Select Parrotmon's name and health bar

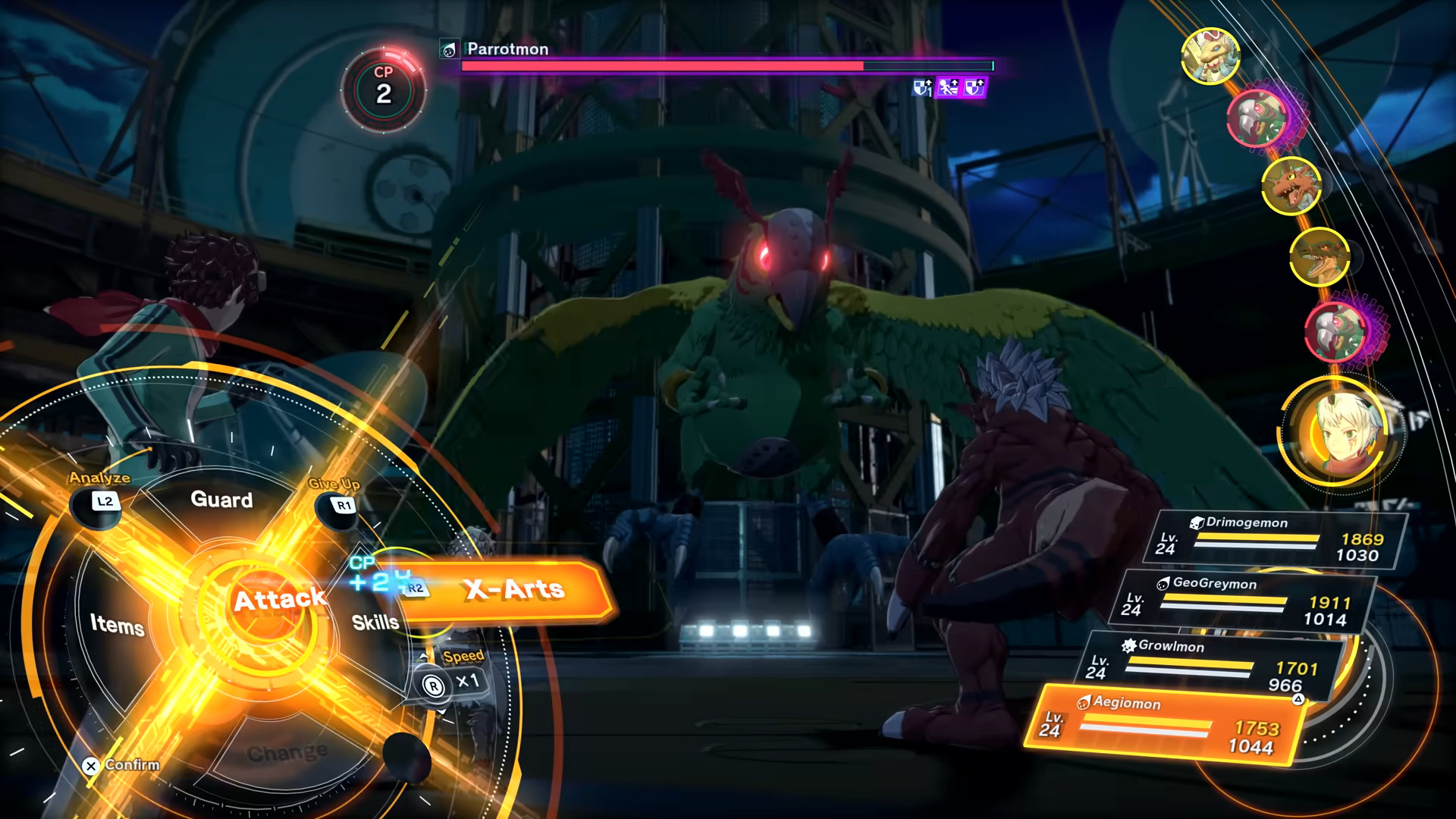726,58
